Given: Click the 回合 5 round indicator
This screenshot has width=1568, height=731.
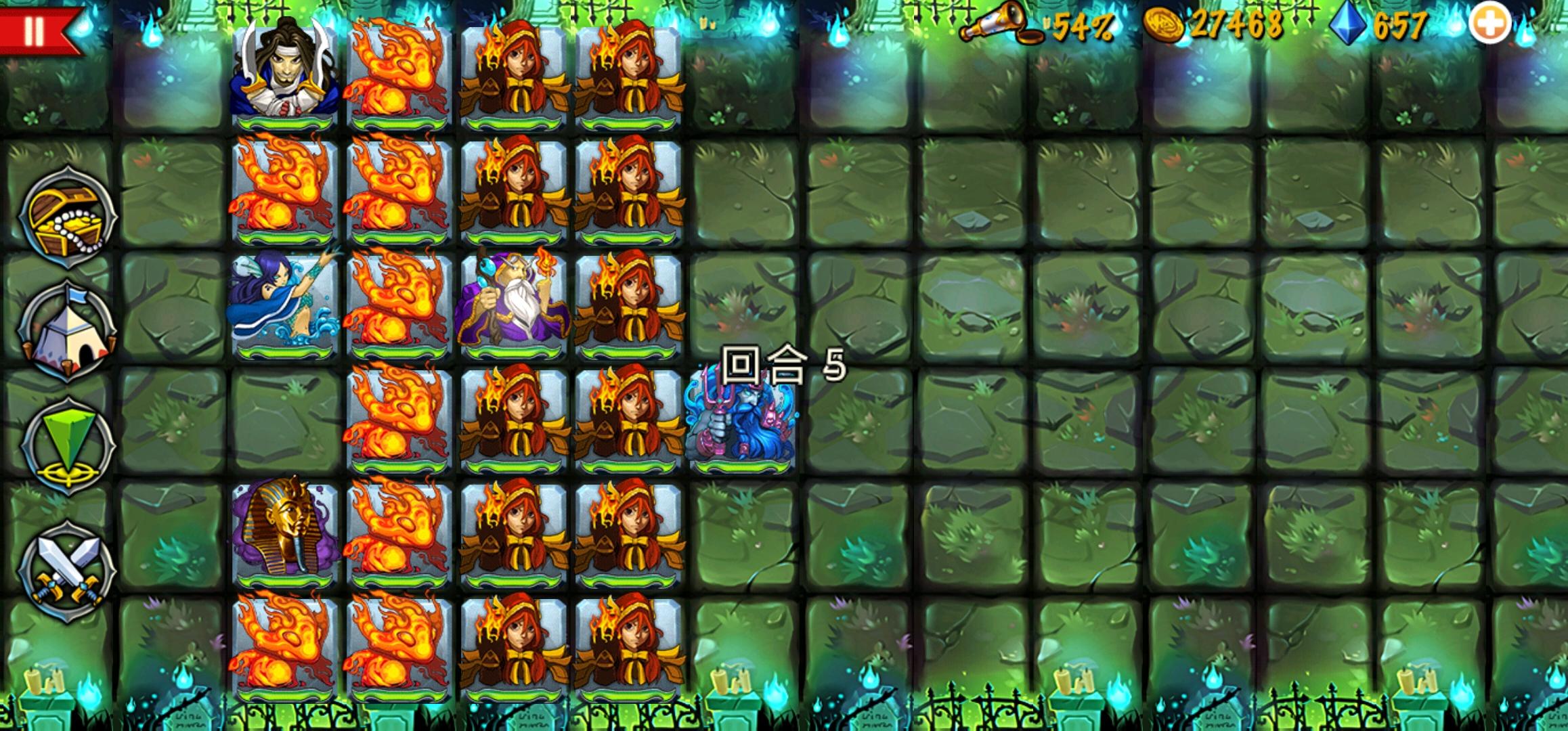Looking at the screenshot, I should [782, 364].
